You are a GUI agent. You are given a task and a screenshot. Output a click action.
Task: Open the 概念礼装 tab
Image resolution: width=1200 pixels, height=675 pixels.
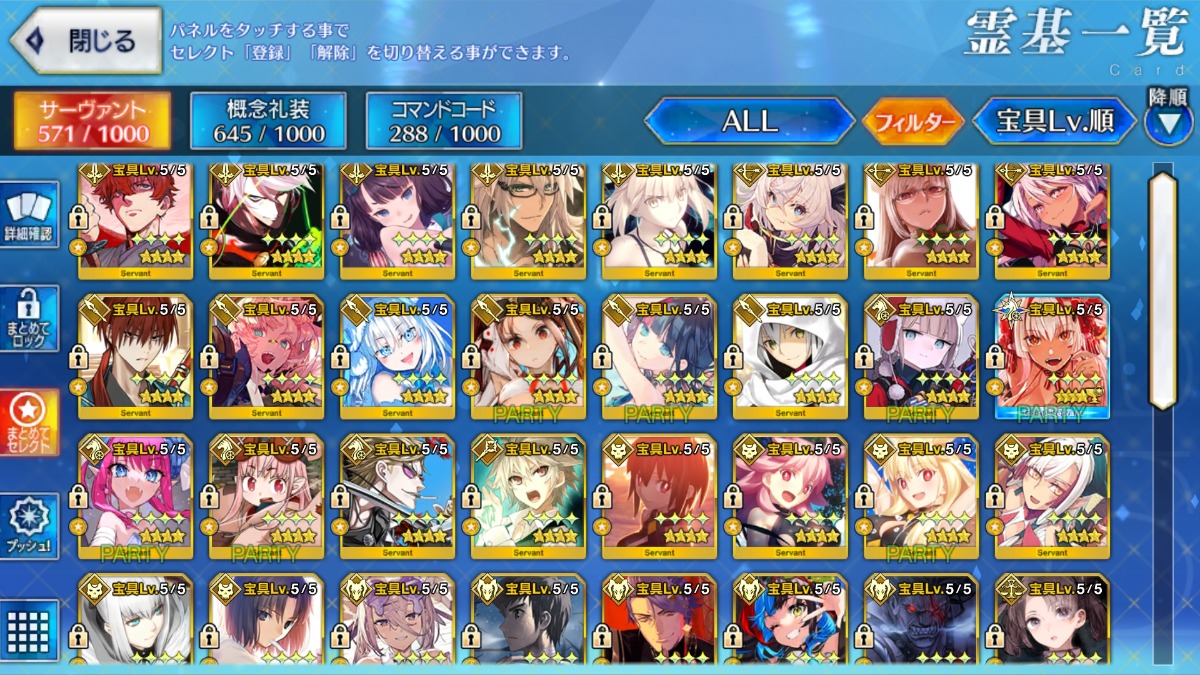(x=268, y=121)
